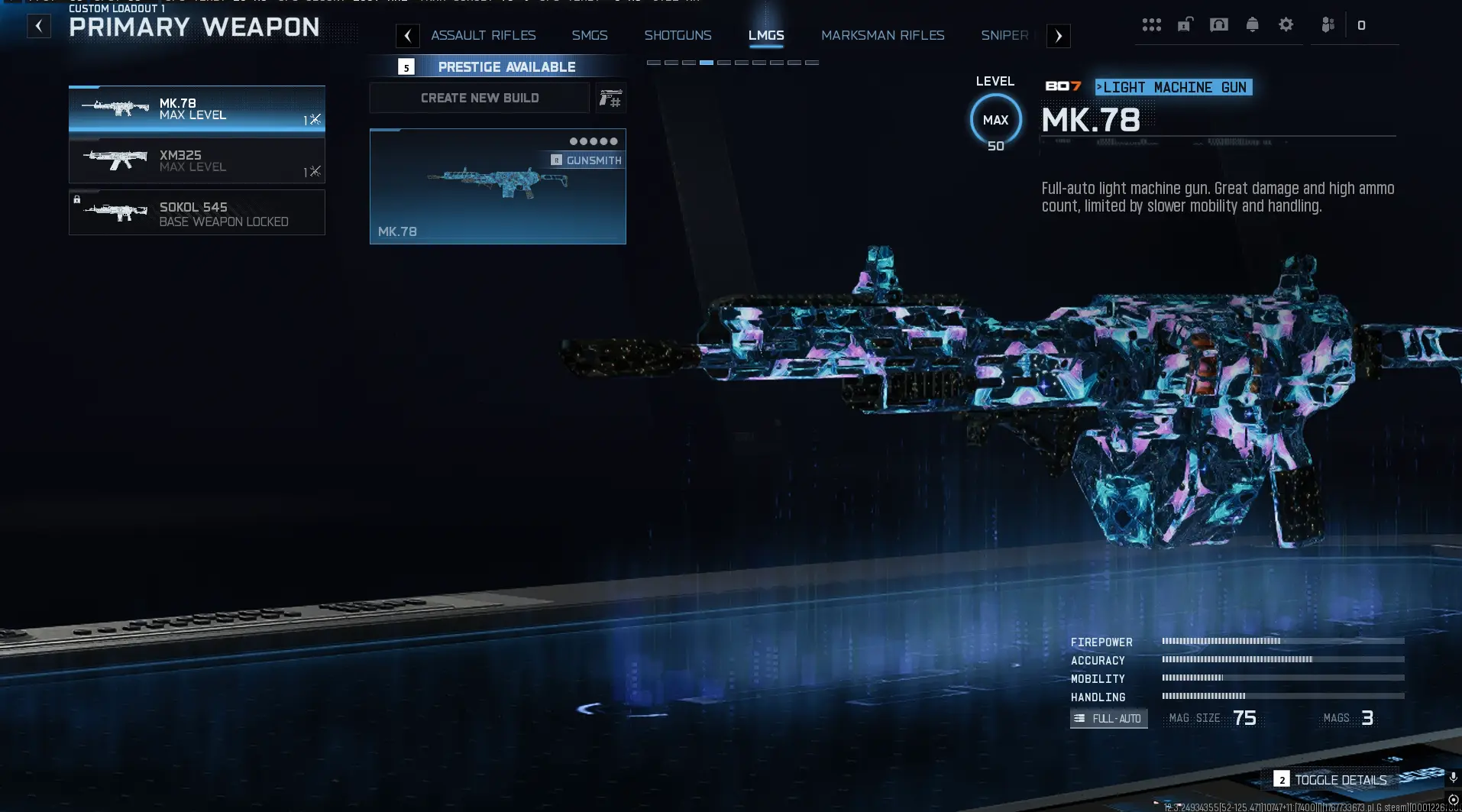Open the support headset menu
Image resolution: width=1462 pixels, height=812 pixels.
point(1218,24)
